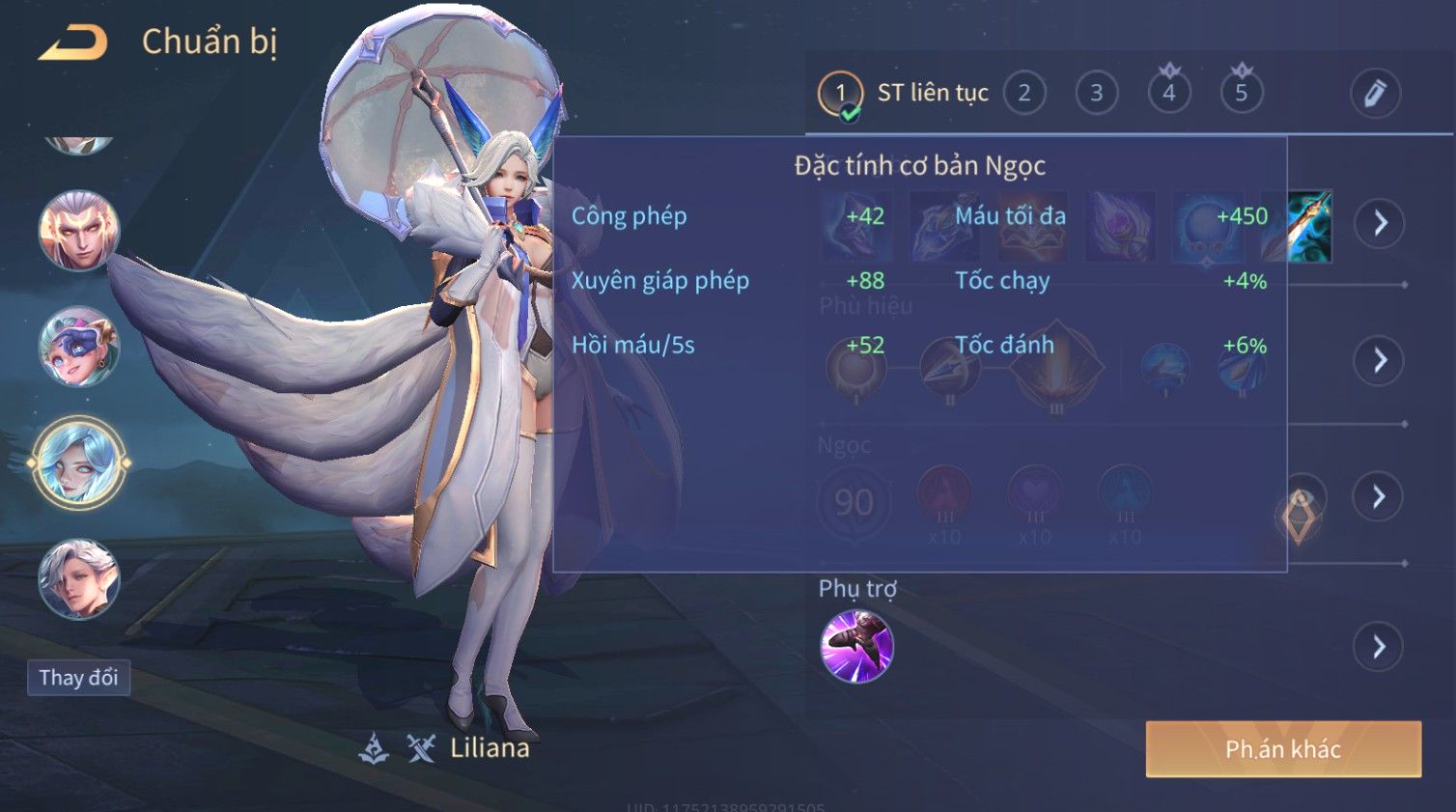The width and height of the screenshot is (1456, 812).
Task: Open the Phụ trợ spell row arrow
Action: [1380, 647]
